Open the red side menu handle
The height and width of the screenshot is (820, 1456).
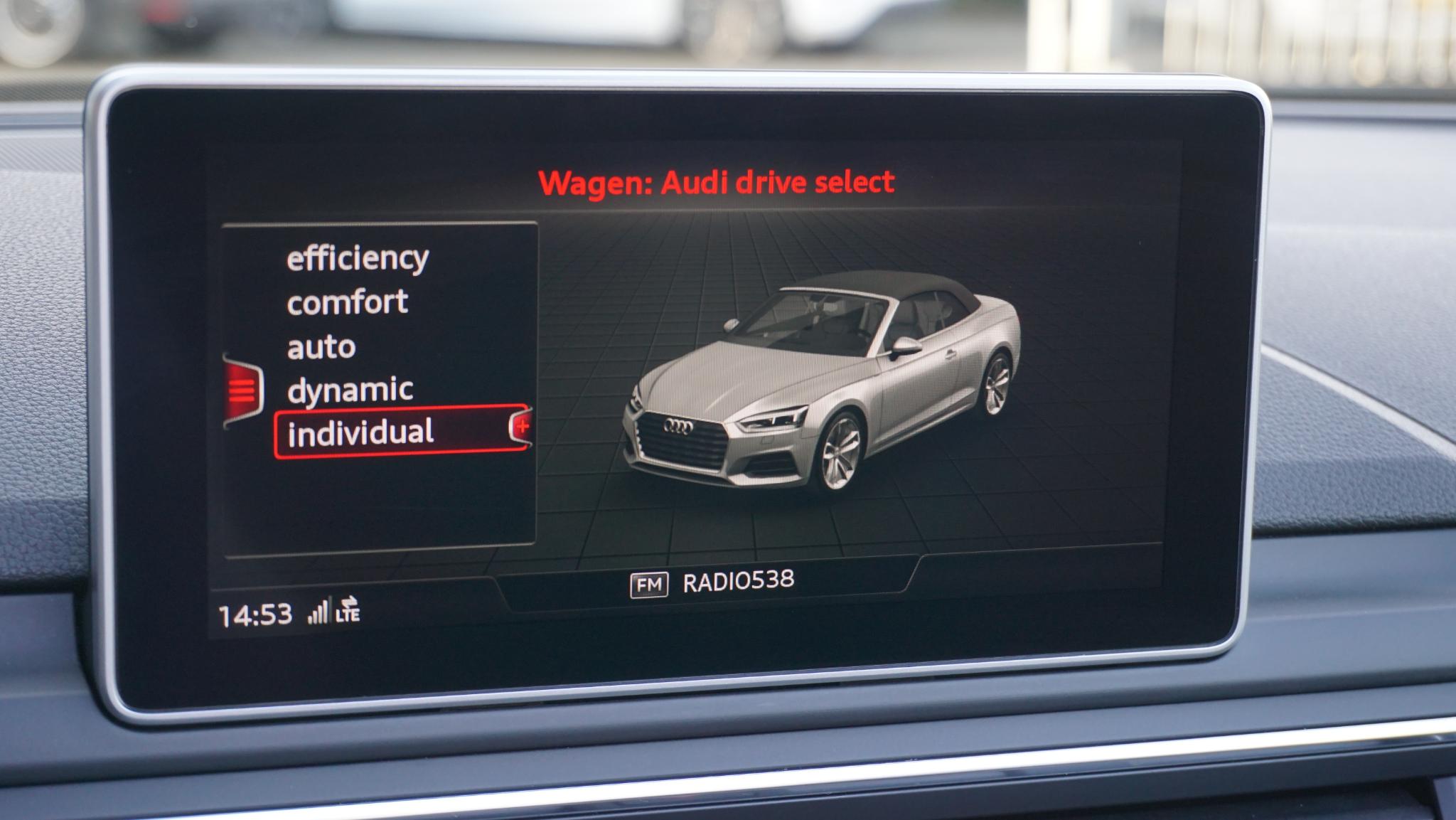point(242,390)
